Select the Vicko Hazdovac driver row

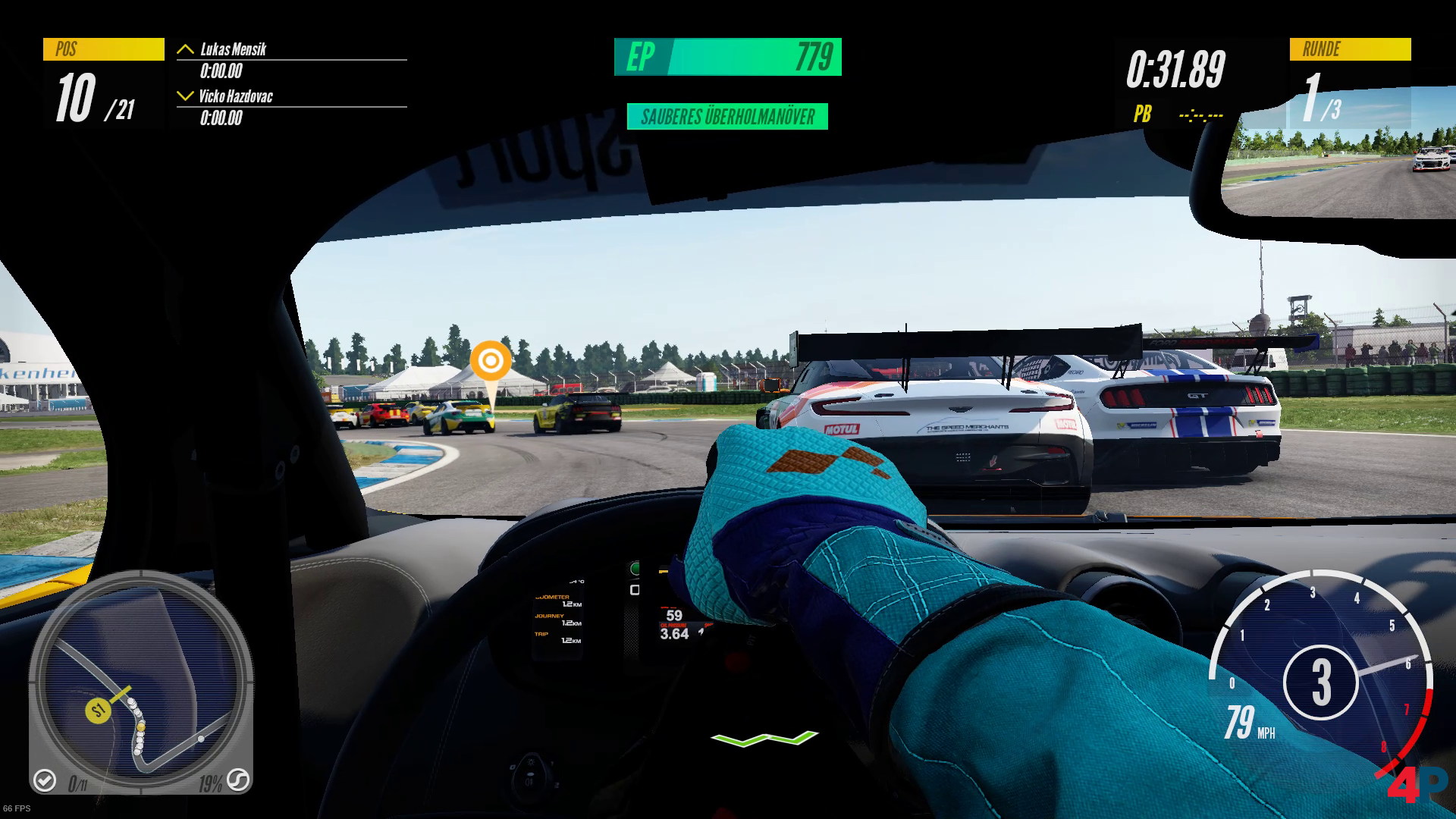click(x=291, y=107)
